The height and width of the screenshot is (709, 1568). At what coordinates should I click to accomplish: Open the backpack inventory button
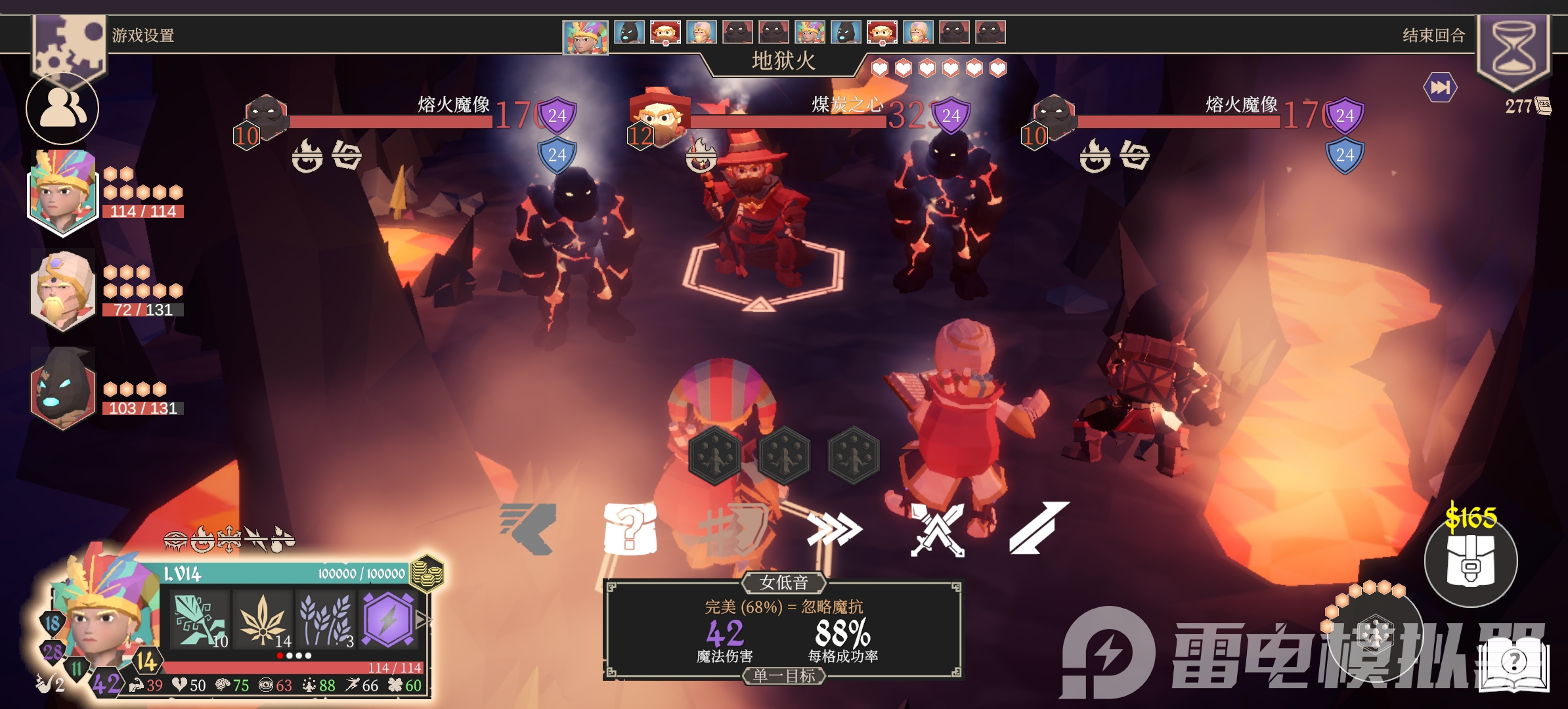(x=1471, y=561)
